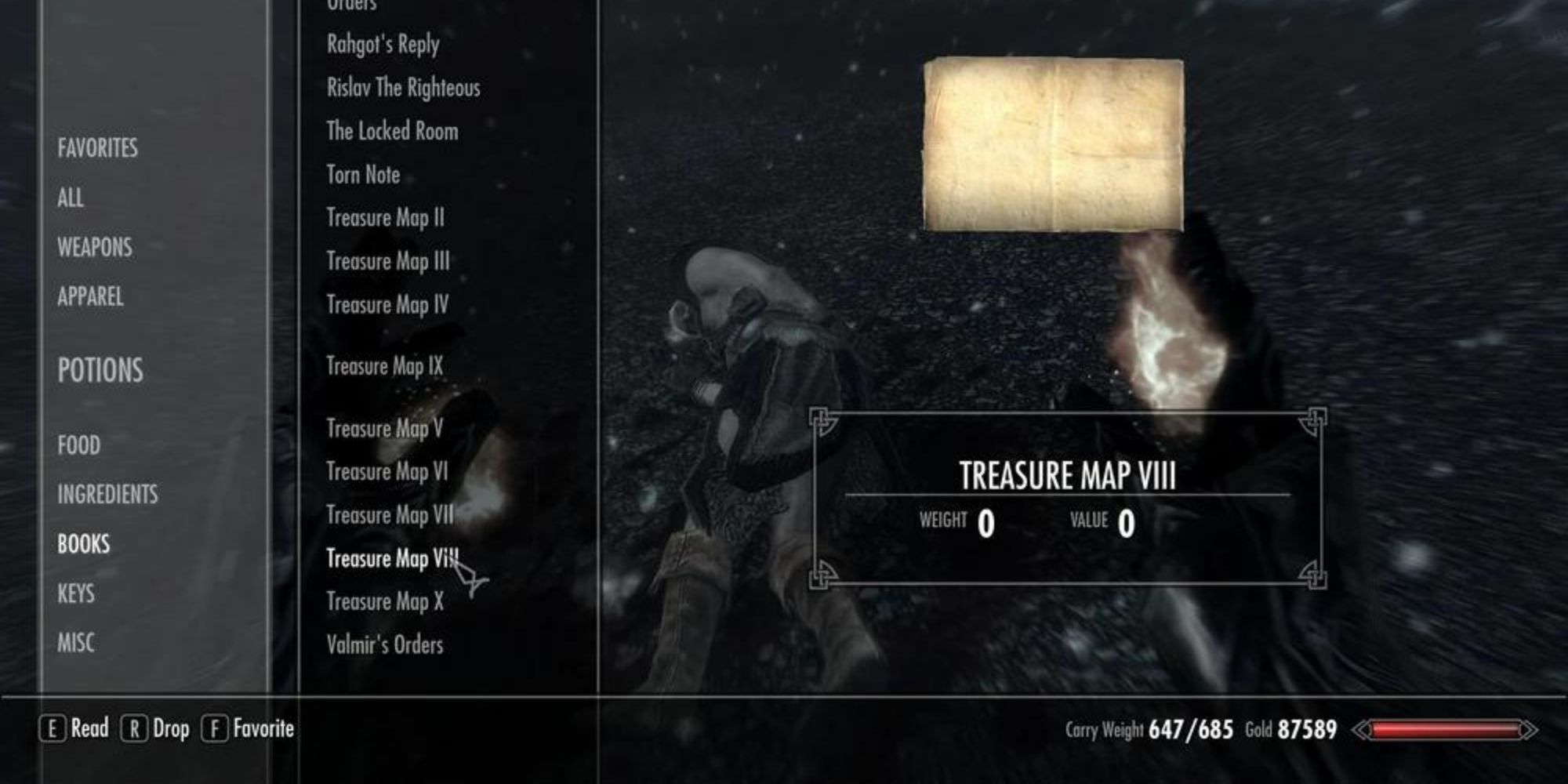
Task: Click the E Read key prompt icon
Action: coord(52,728)
